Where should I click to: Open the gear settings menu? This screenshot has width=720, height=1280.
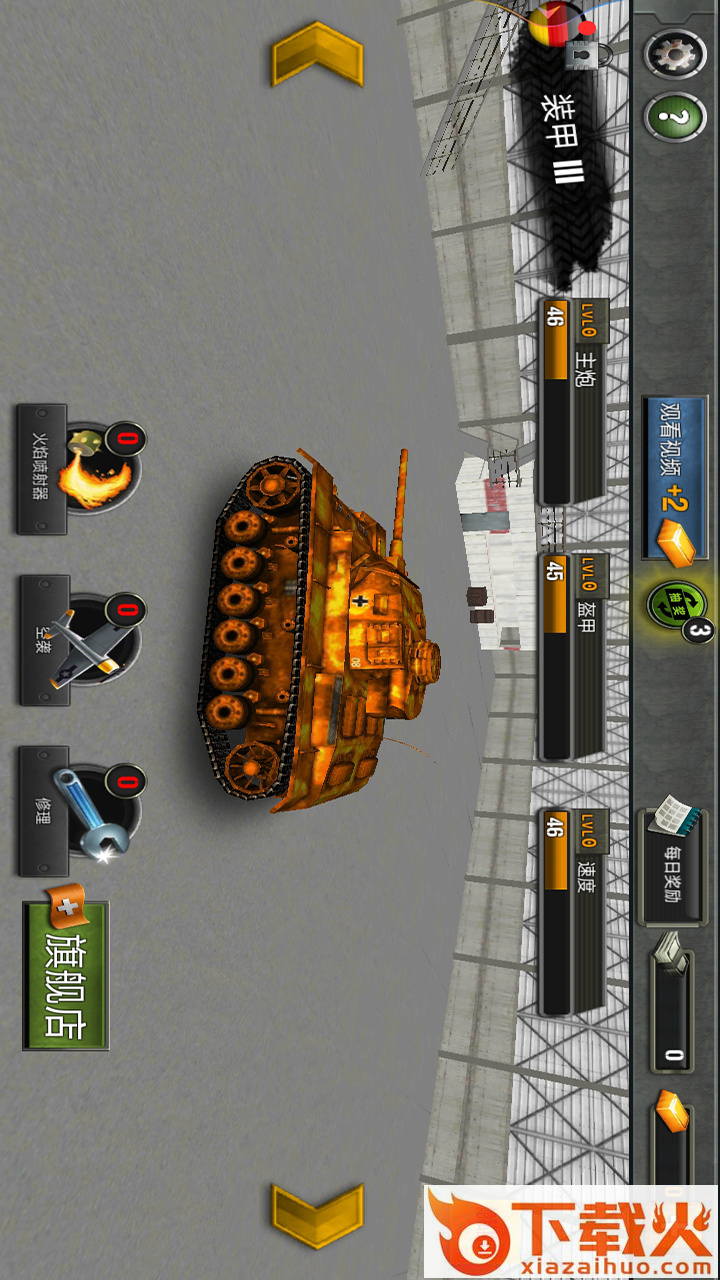(x=675, y=53)
